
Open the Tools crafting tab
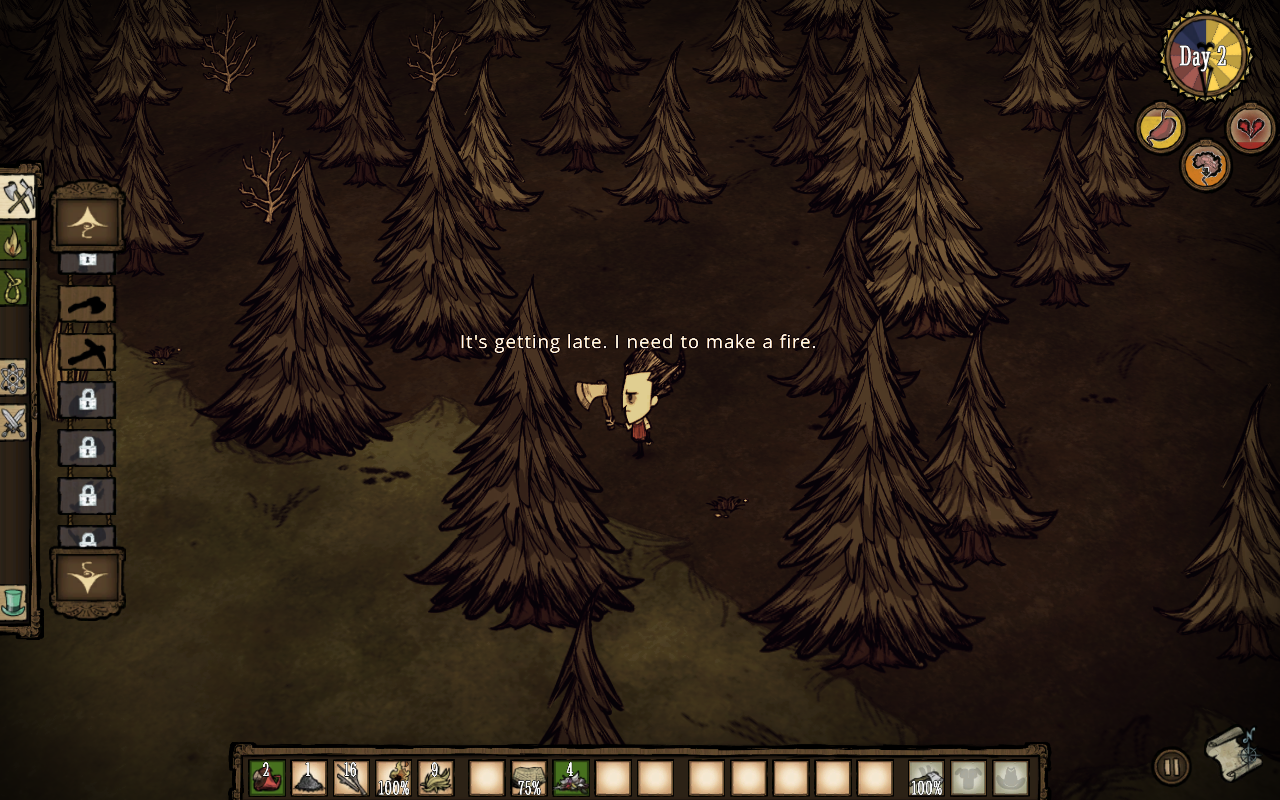point(17,196)
